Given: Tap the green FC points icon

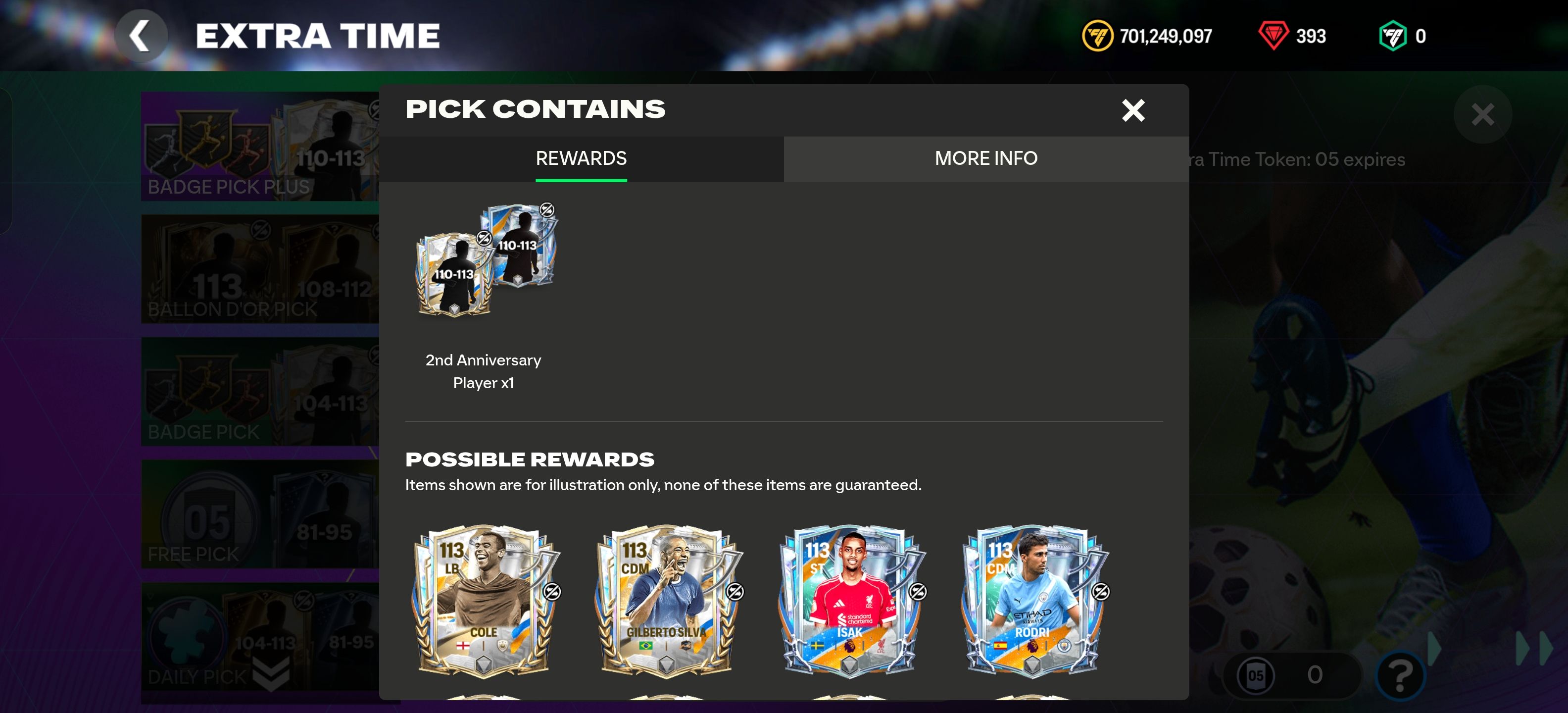Looking at the screenshot, I should pos(1392,36).
